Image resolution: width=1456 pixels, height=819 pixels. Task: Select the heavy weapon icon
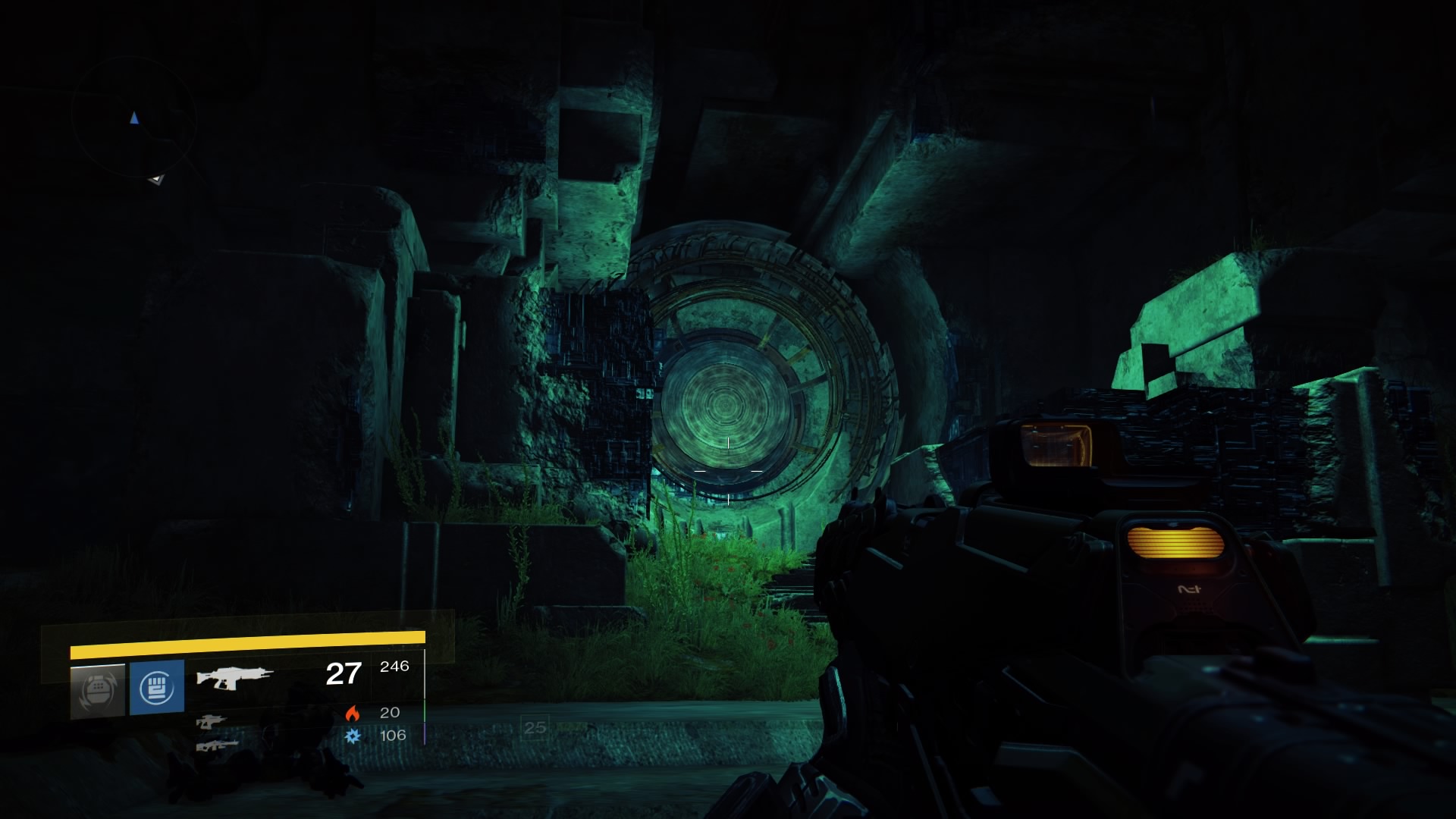217,746
